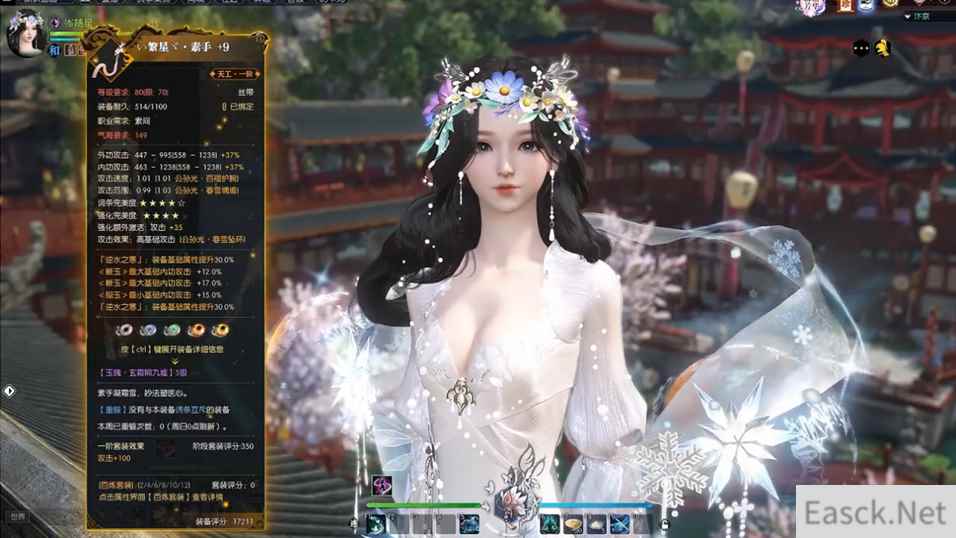Open the orange scroll icon in top bar
The height and width of the screenshot is (538, 956).
843,6
